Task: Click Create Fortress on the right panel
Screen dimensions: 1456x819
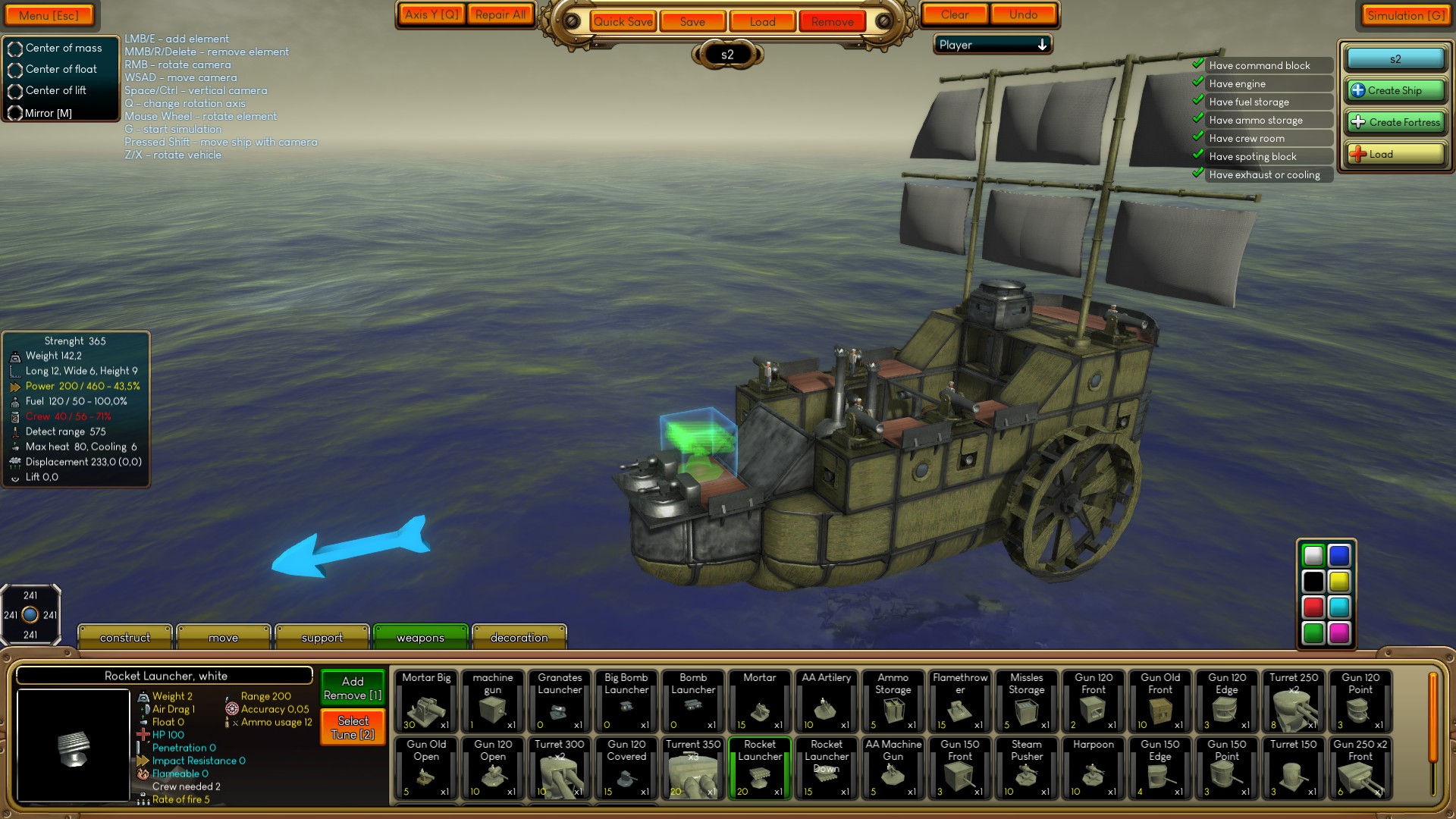Action: [x=1395, y=122]
